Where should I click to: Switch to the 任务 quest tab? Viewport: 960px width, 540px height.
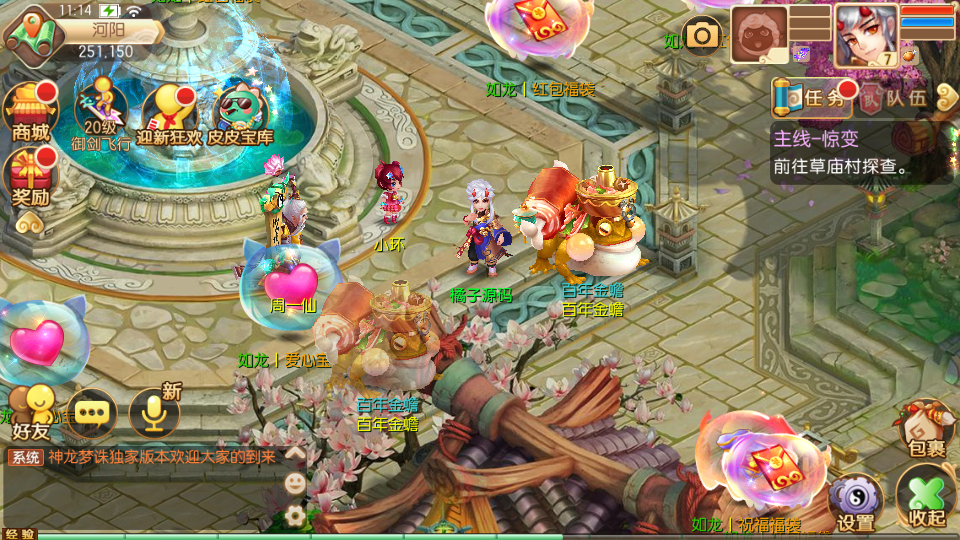point(812,98)
